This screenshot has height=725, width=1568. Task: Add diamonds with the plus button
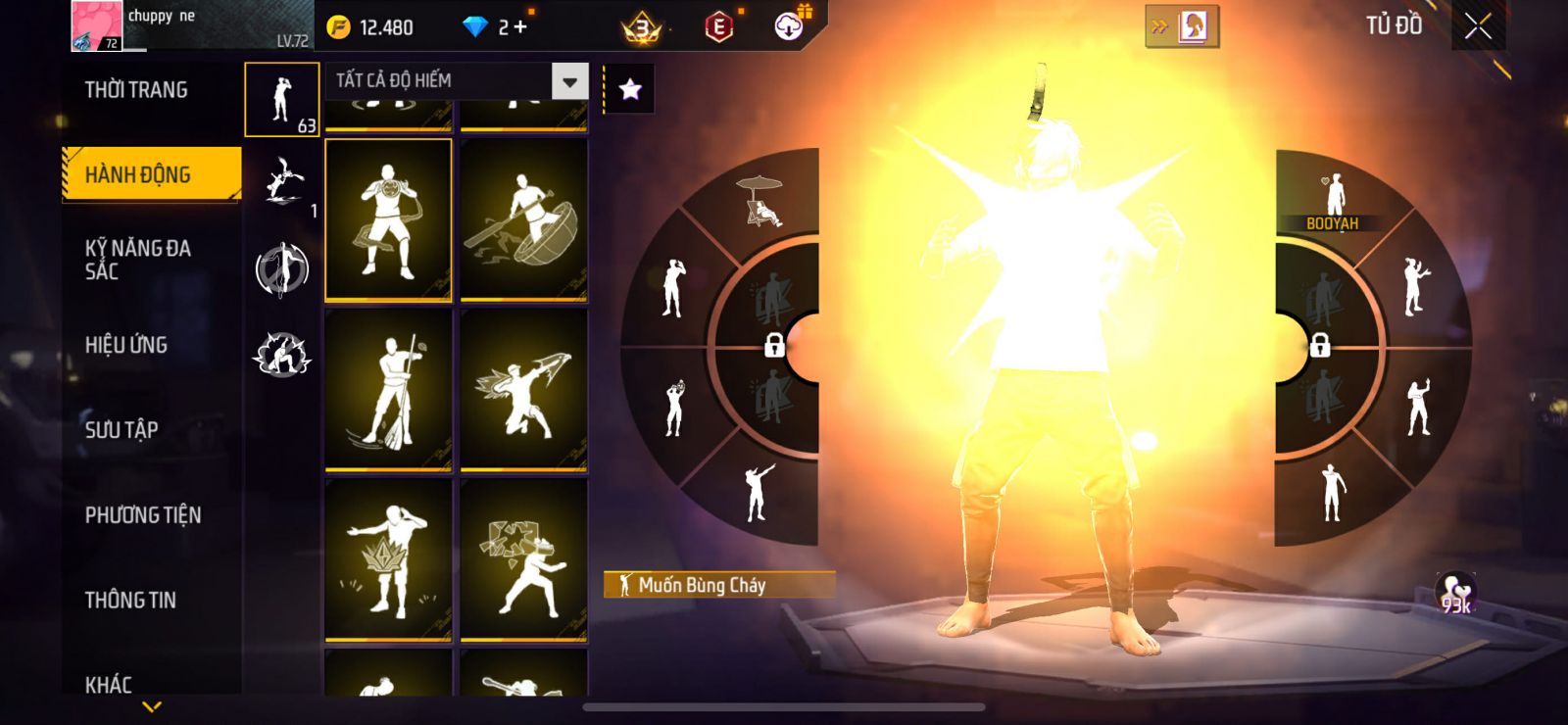click(520, 27)
